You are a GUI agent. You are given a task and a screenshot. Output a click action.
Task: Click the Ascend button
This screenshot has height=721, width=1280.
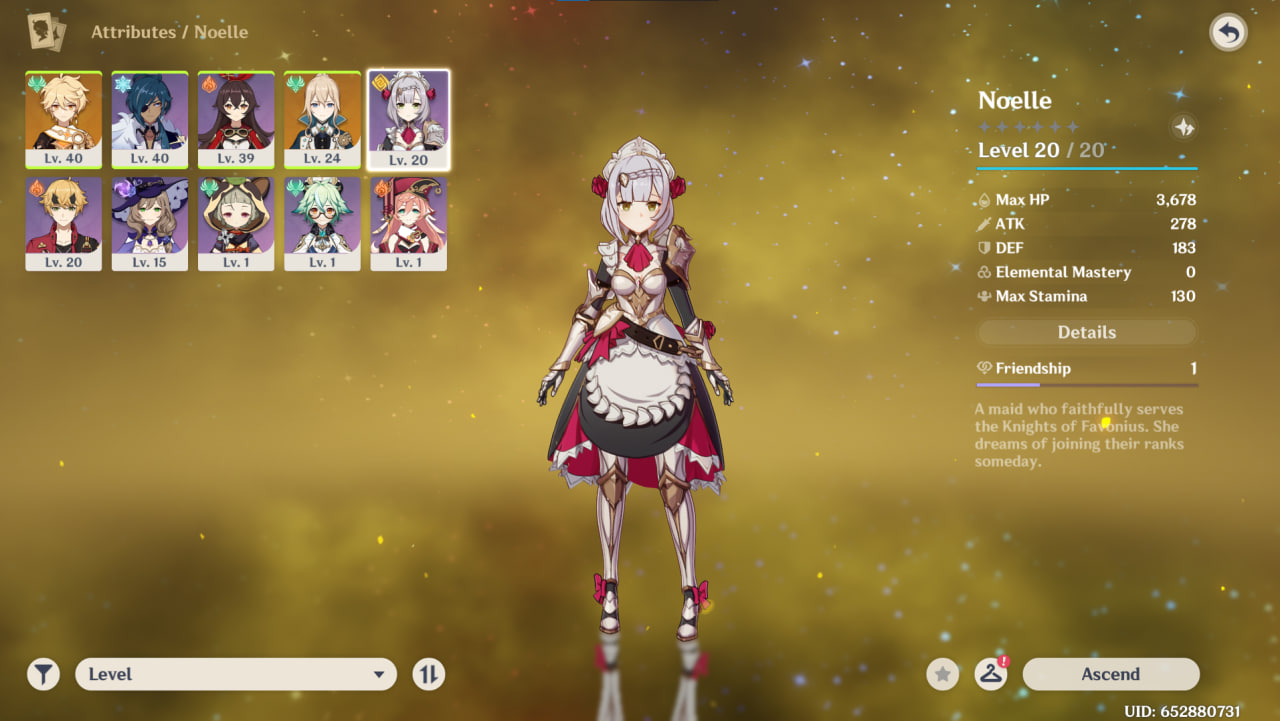[1110, 674]
